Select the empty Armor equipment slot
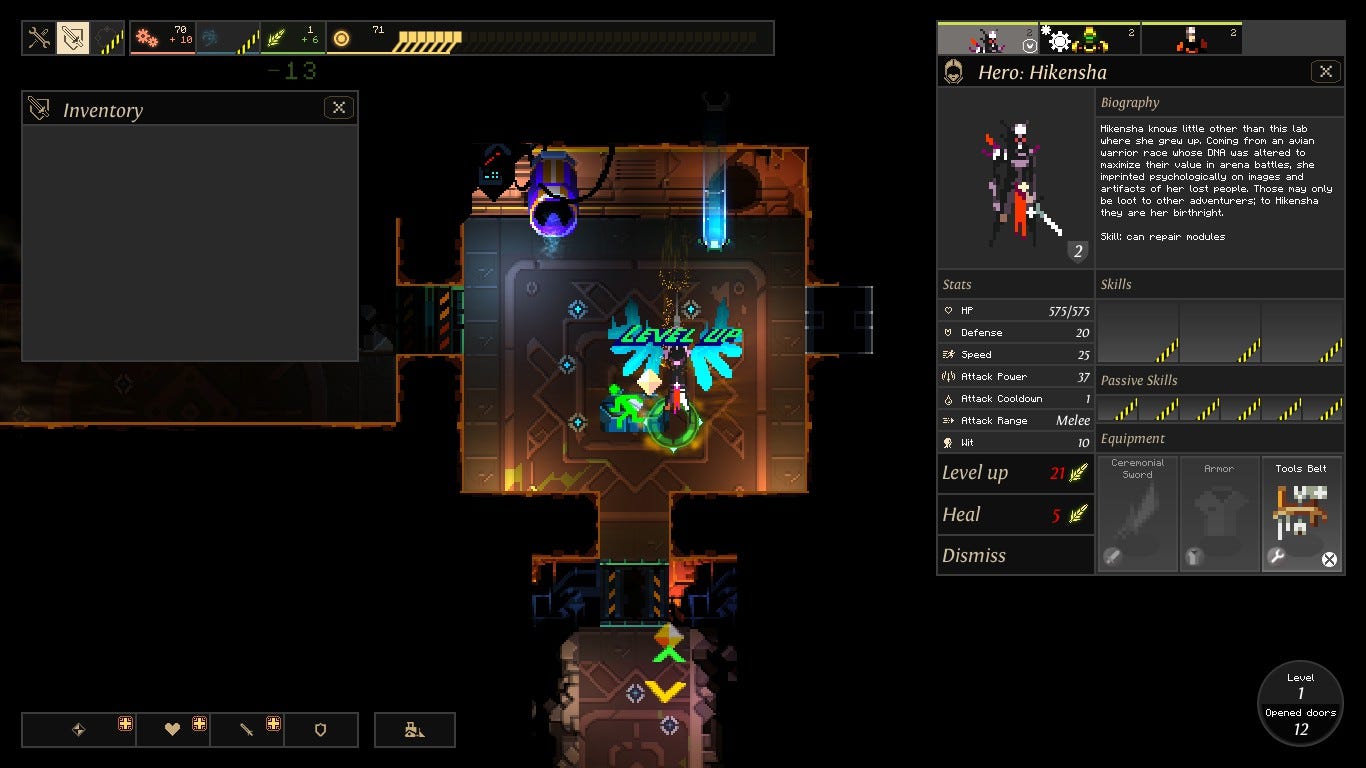Screen dimensions: 1366x768 1219,514
